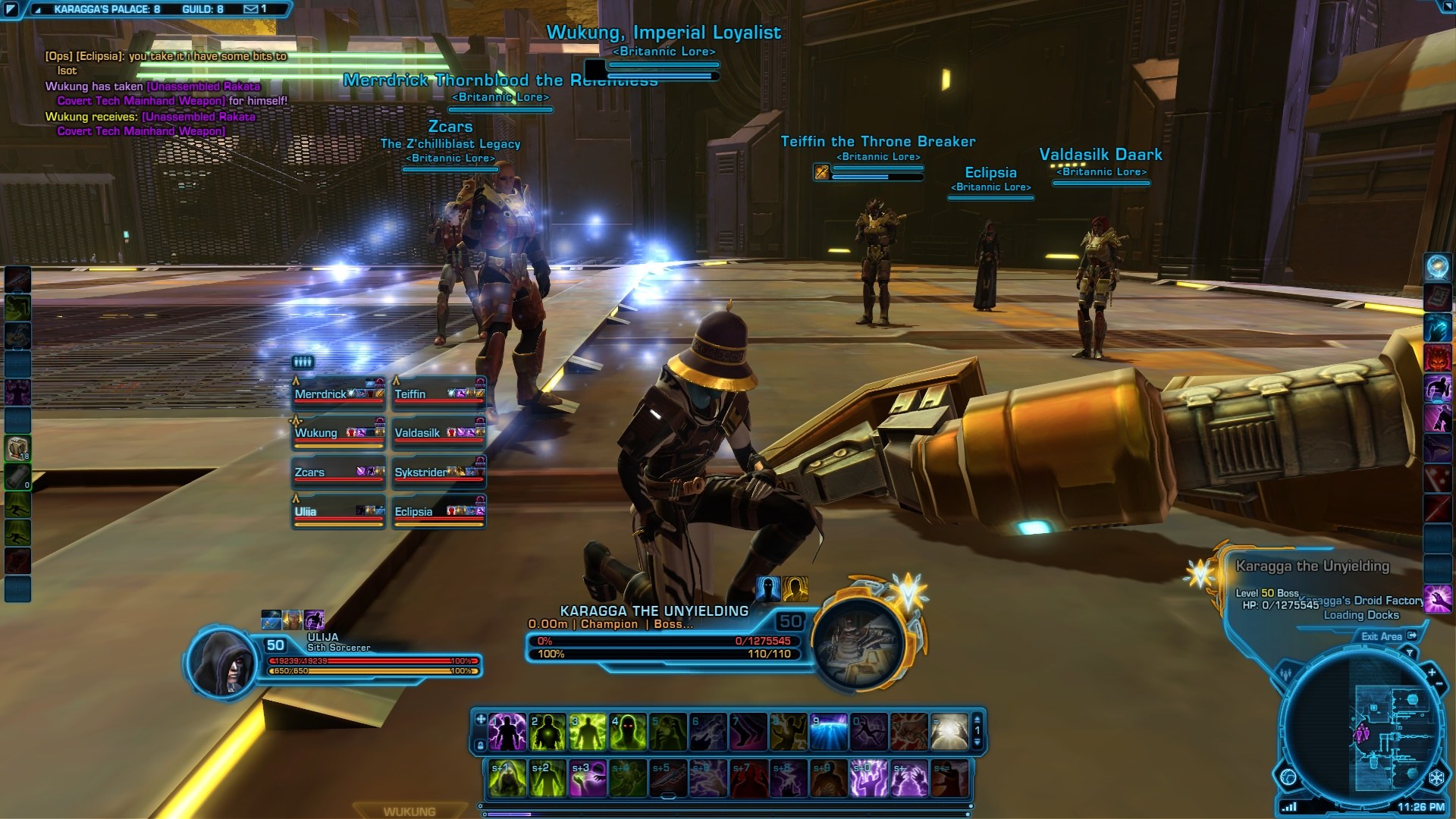
Task: Use the glowing green silhouette ability in slot 3
Action: coord(587,732)
